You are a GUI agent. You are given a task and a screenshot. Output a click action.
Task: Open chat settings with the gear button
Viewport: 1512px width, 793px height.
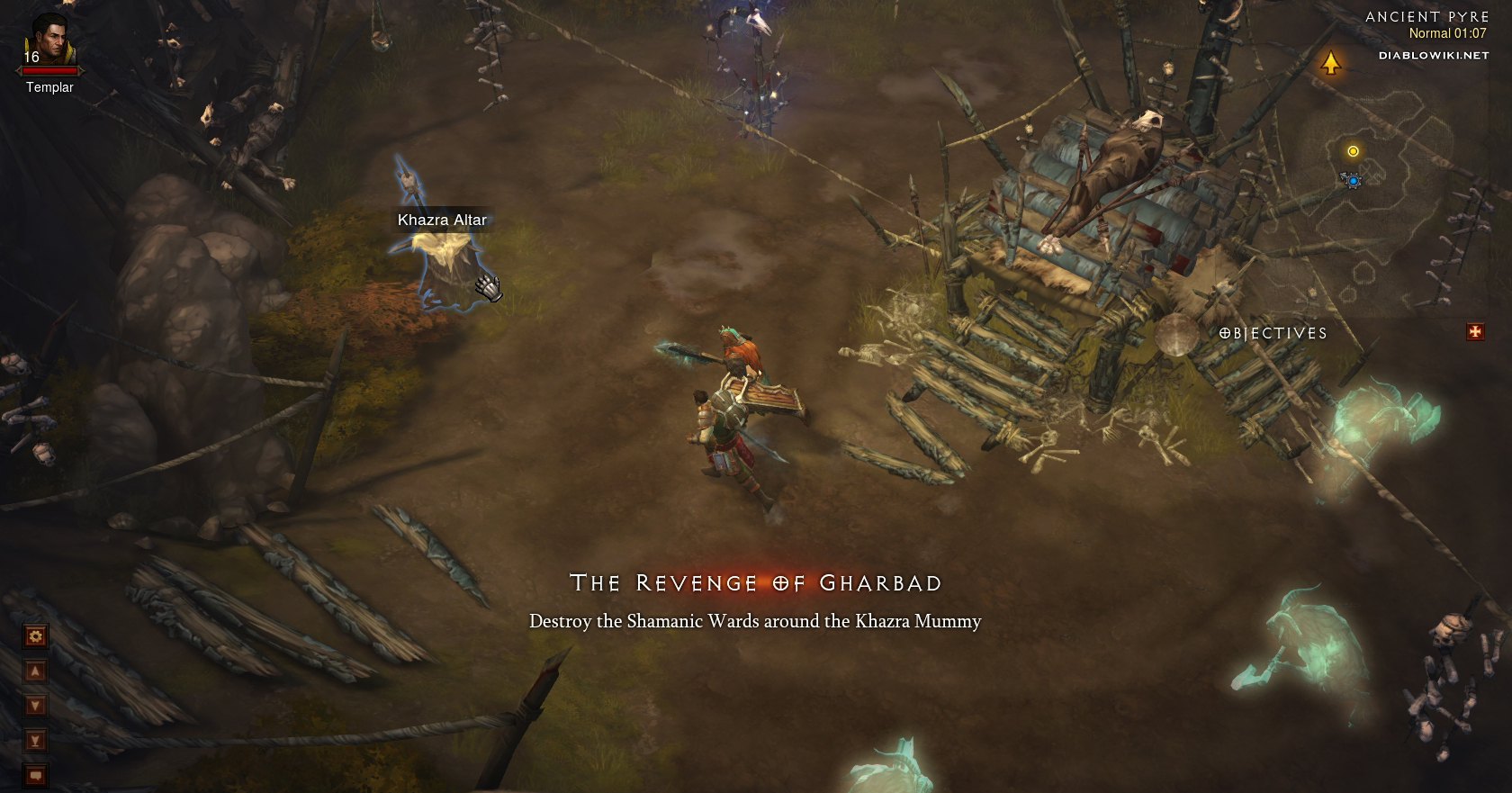[x=35, y=636]
